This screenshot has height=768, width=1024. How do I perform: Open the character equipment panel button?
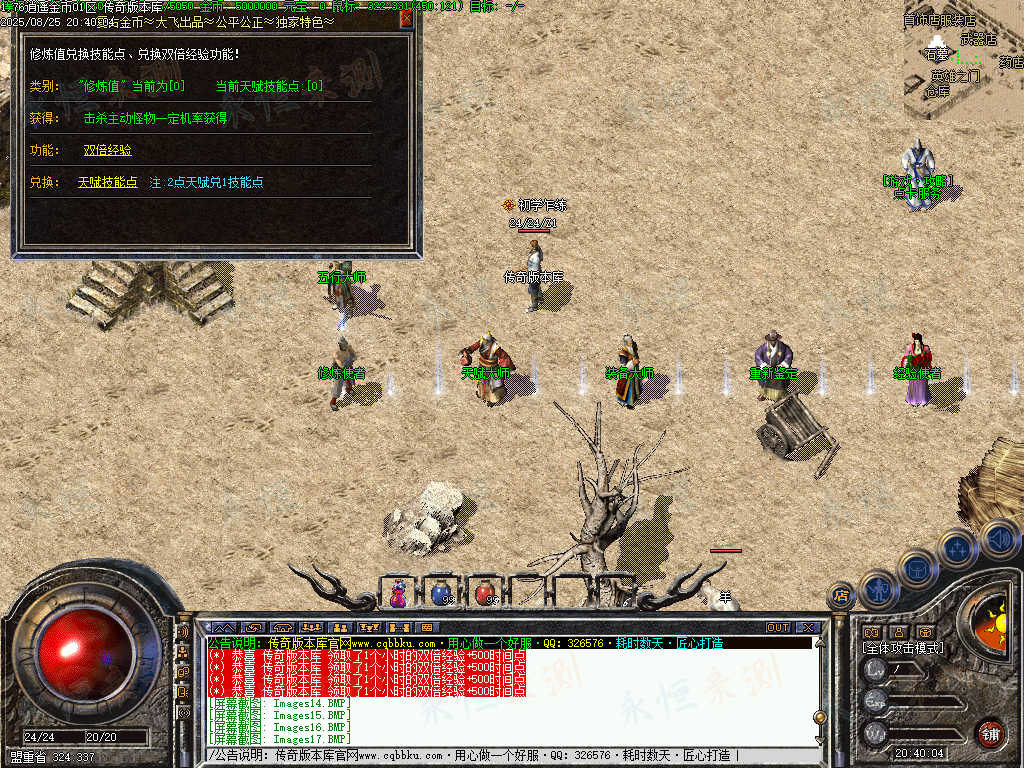(x=878, y=590)
